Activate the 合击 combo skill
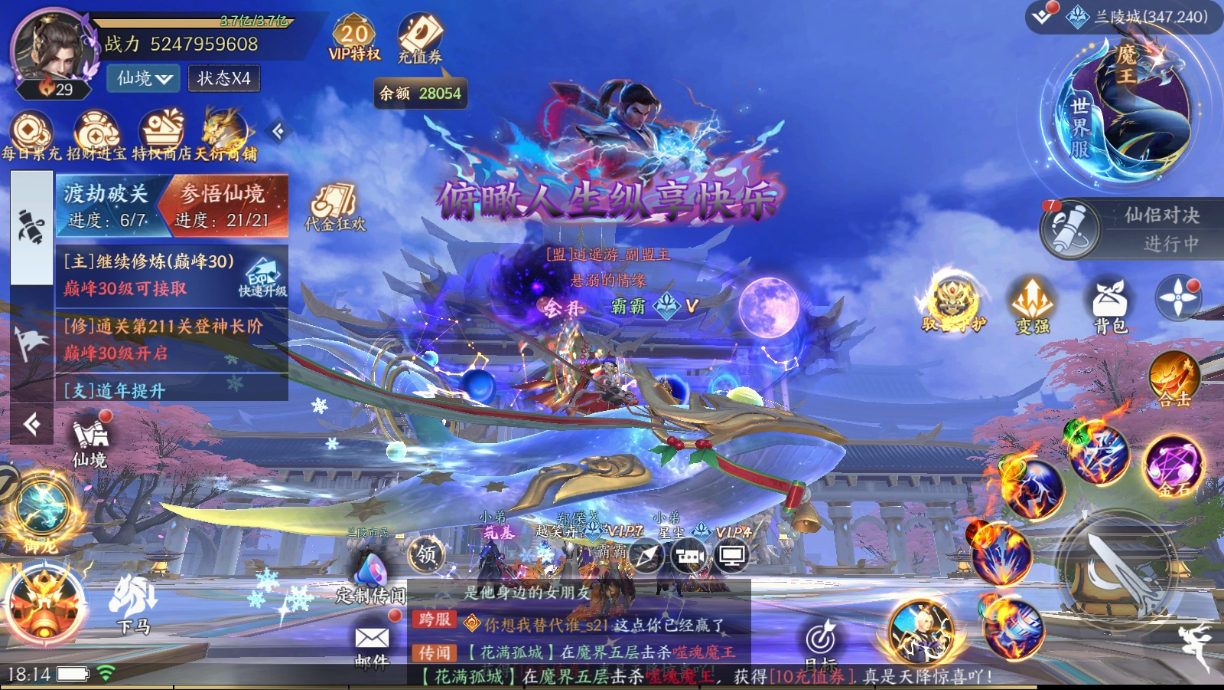The width and height of the screenshot is (1224, 690). [1174, 379]
